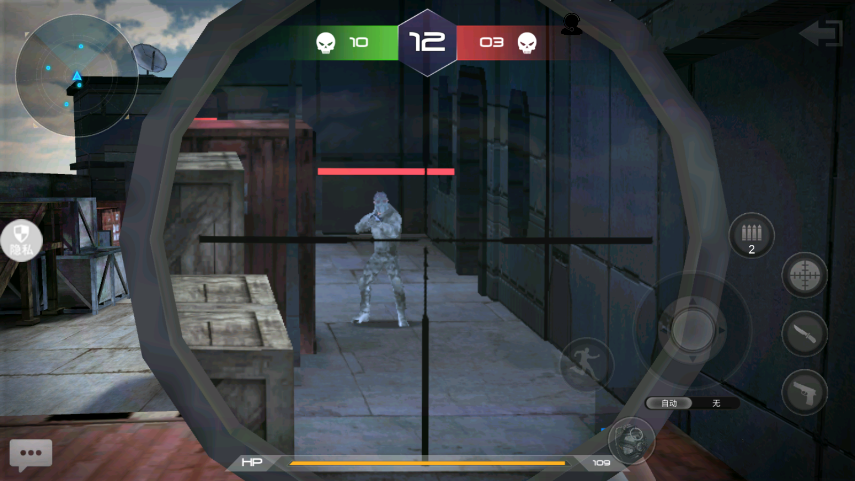Tap the exit match arrow icon
Viewport: 855px width, 481px height.
point(821,33)
